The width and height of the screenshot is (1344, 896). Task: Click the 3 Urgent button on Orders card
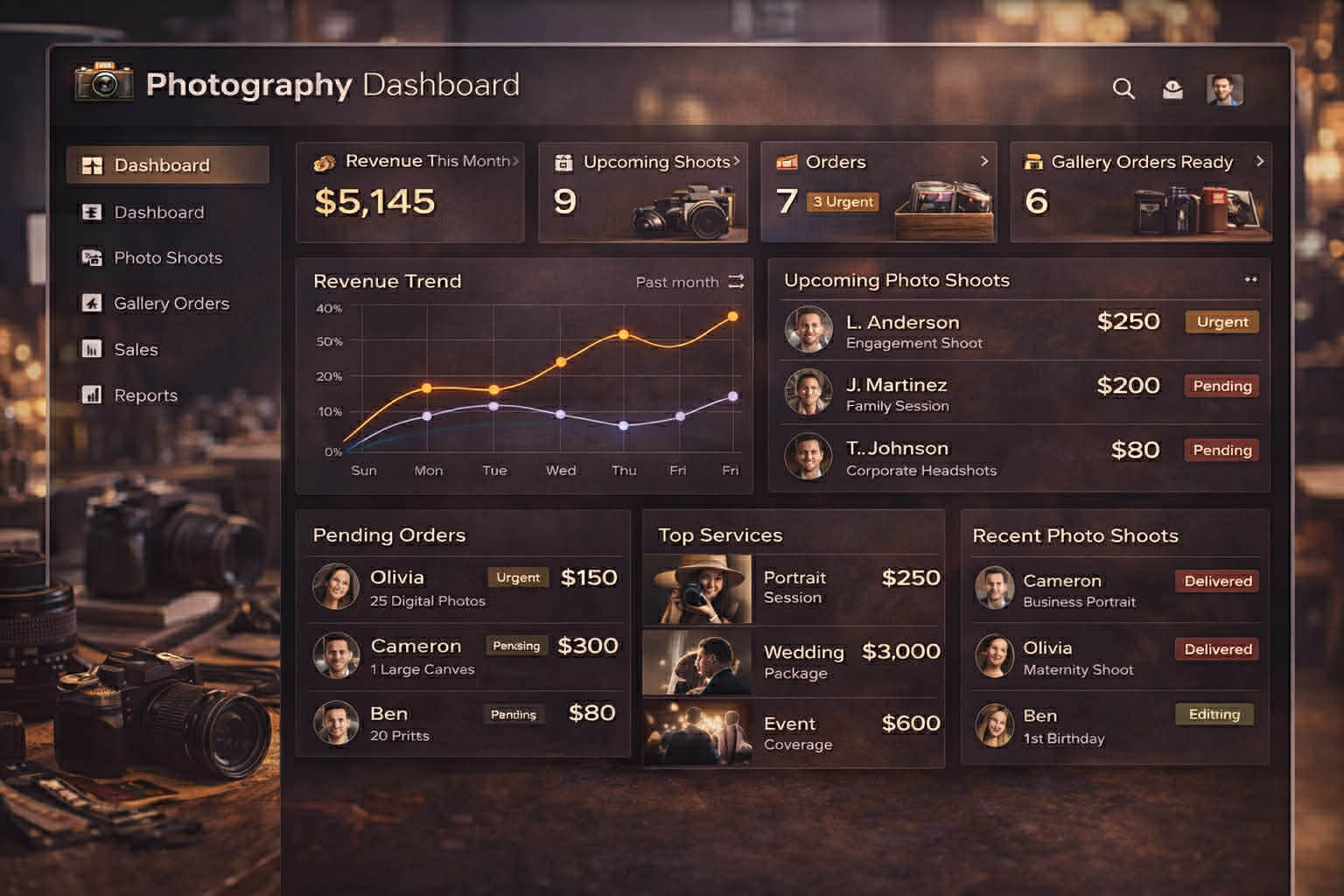point(843,202)
